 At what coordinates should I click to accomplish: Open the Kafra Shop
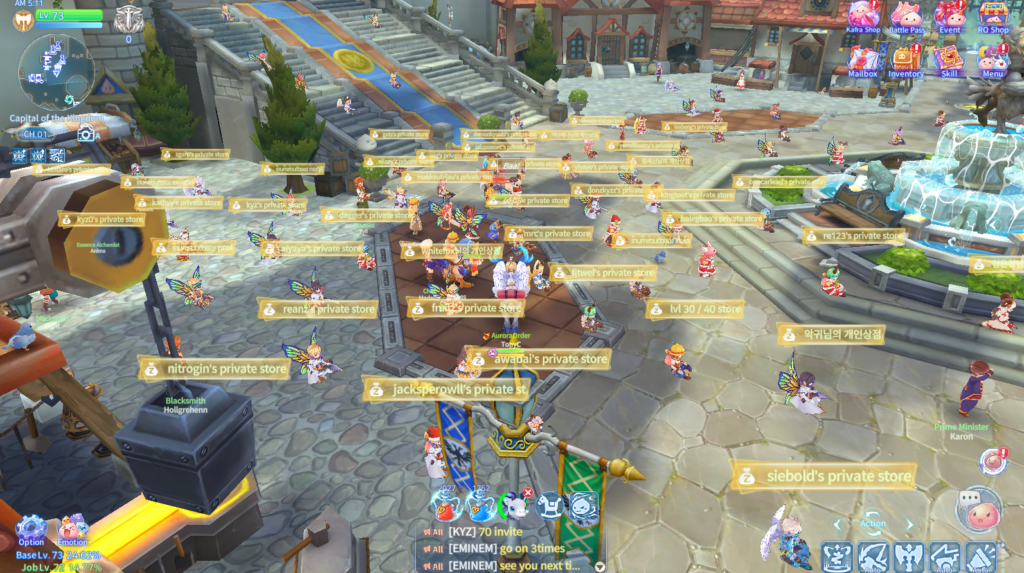pyautogui.click(x=864, y=16)
